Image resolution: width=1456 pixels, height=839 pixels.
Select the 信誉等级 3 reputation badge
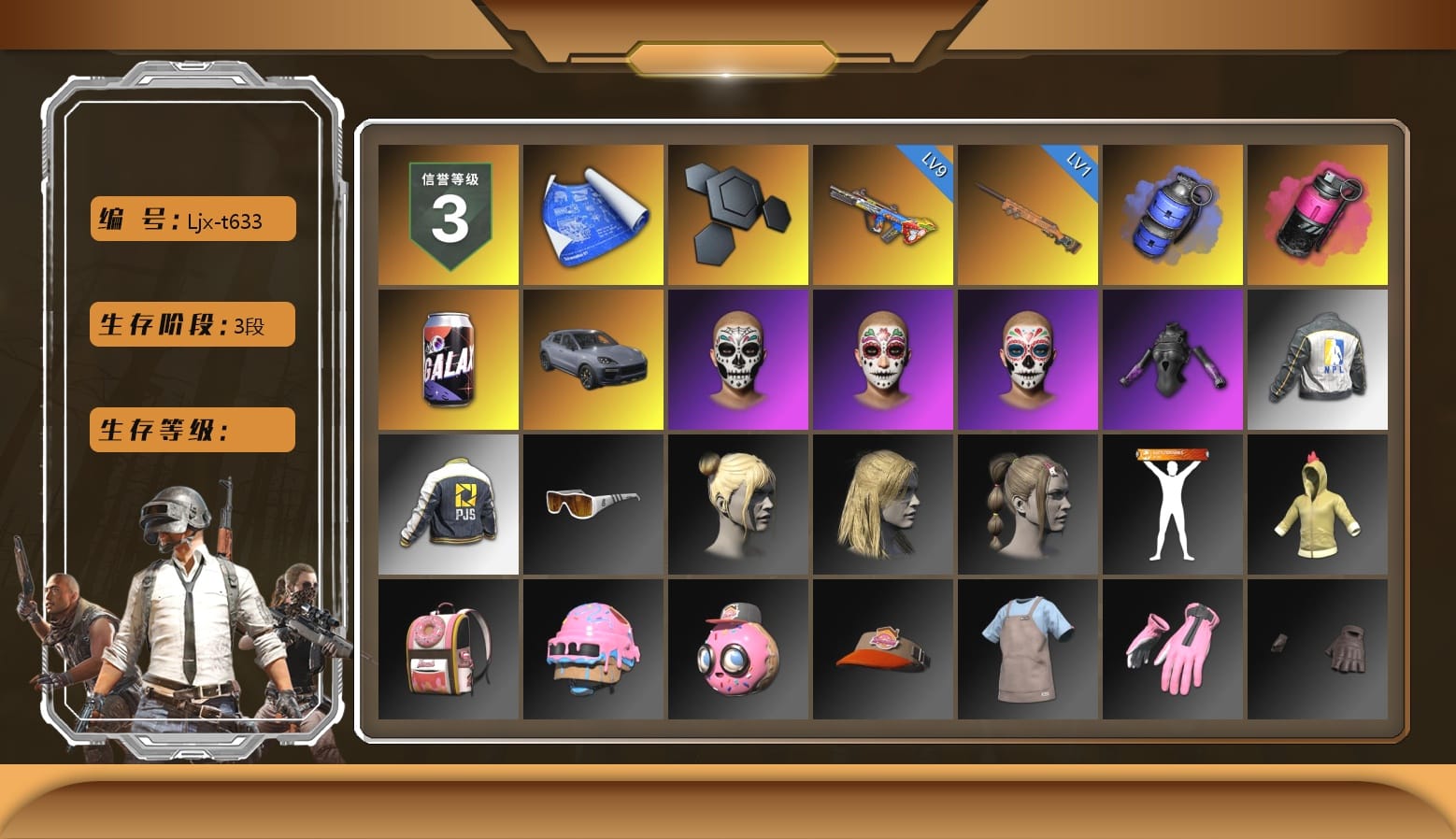click(449, 215)
